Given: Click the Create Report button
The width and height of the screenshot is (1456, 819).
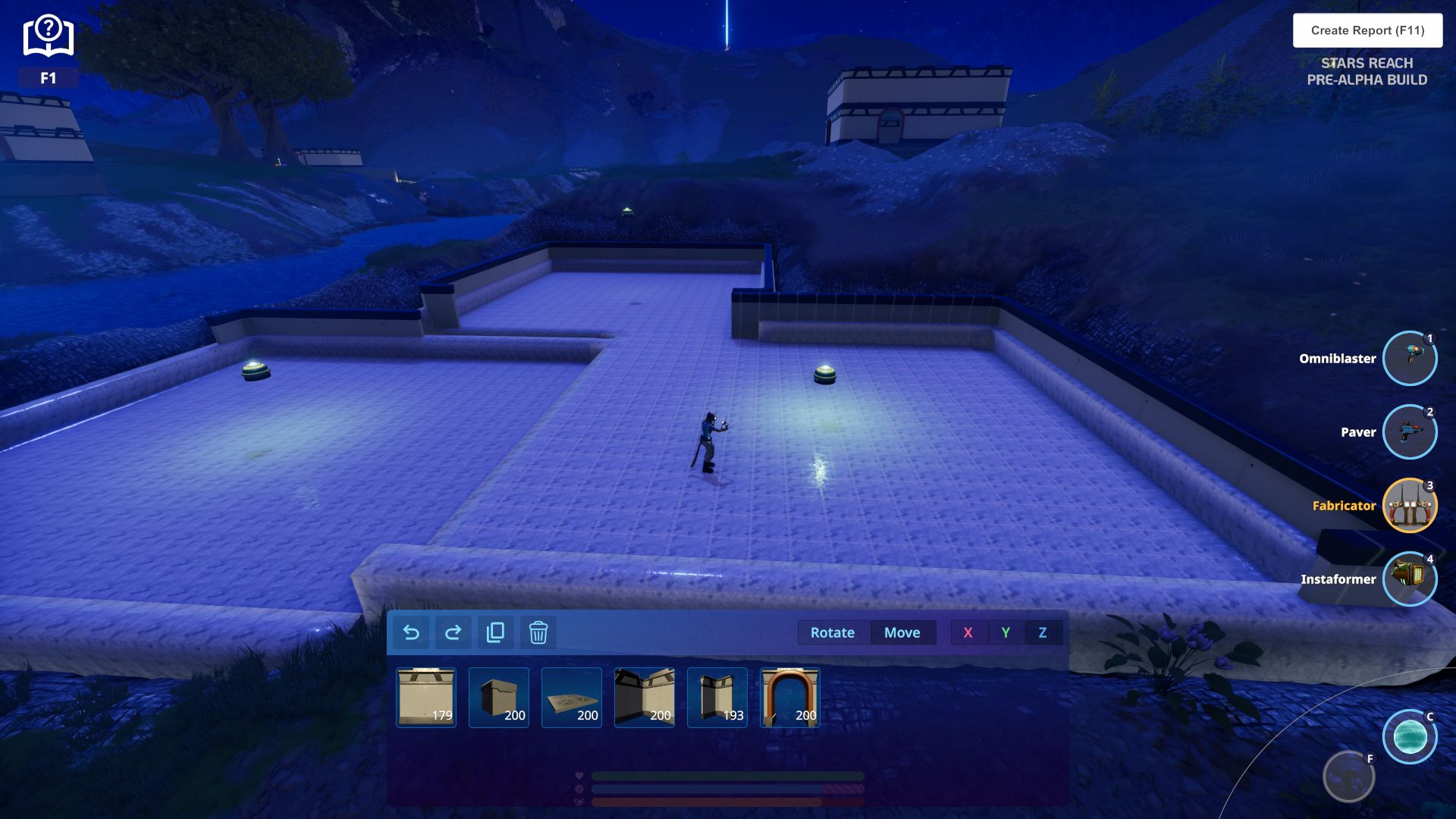Looking at the screenshot, I should [x=1367, y=30].
